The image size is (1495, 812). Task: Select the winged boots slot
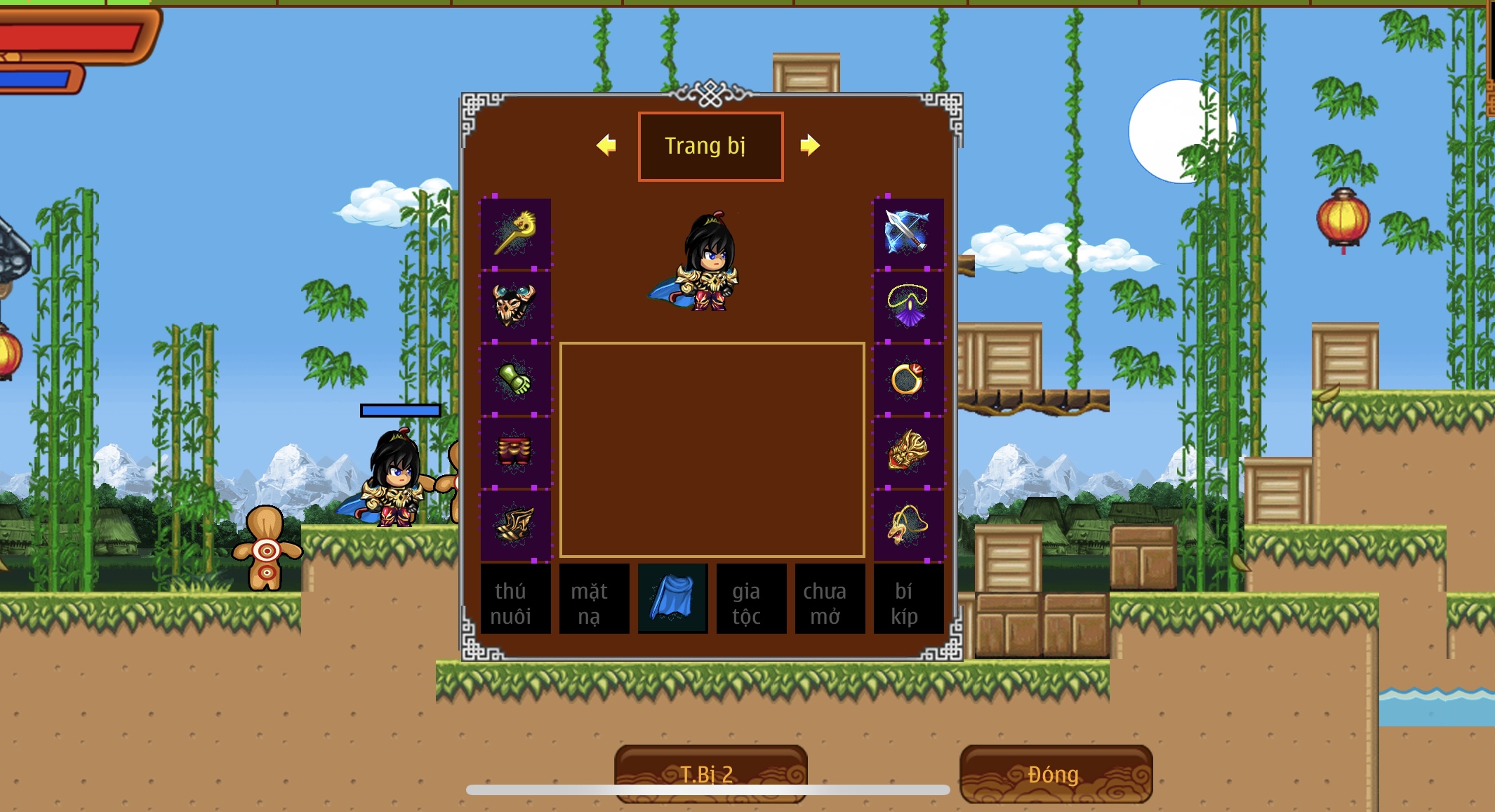[516, 525]
